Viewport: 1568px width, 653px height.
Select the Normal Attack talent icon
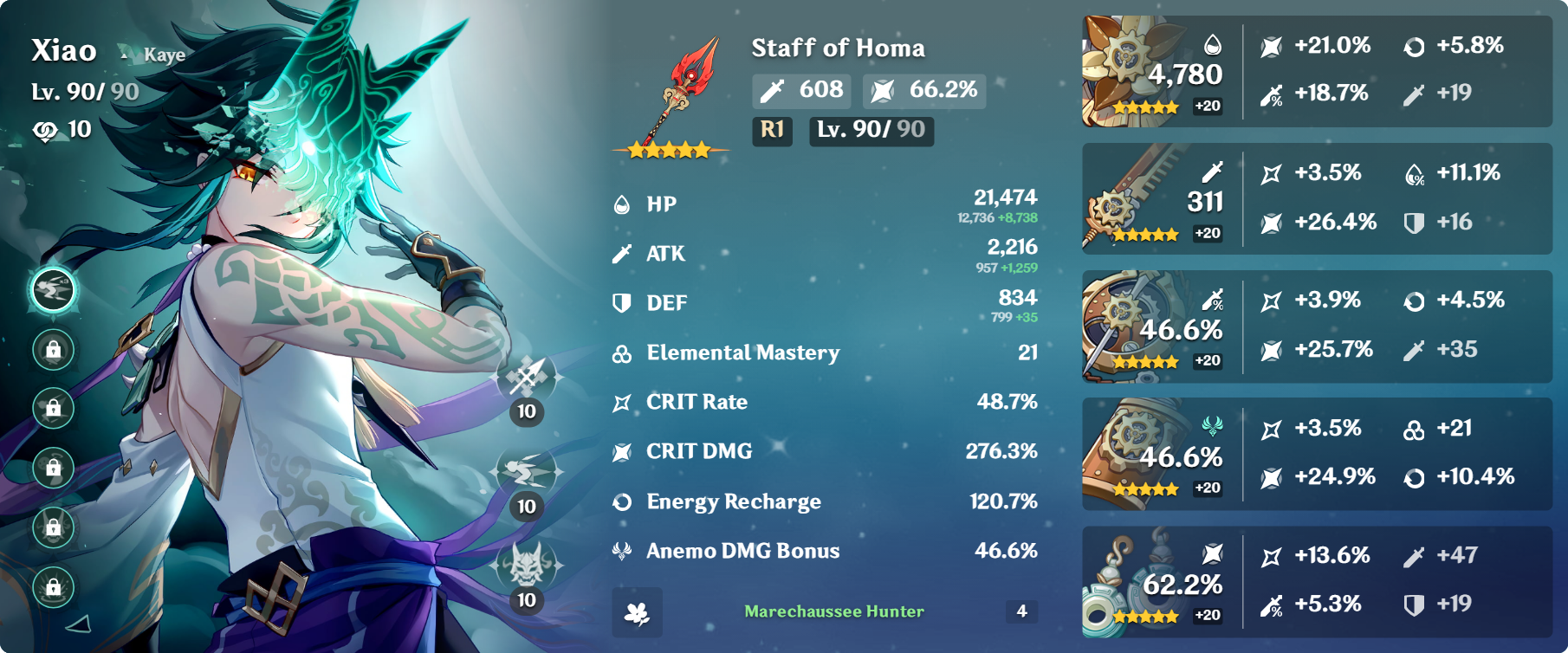525,377
